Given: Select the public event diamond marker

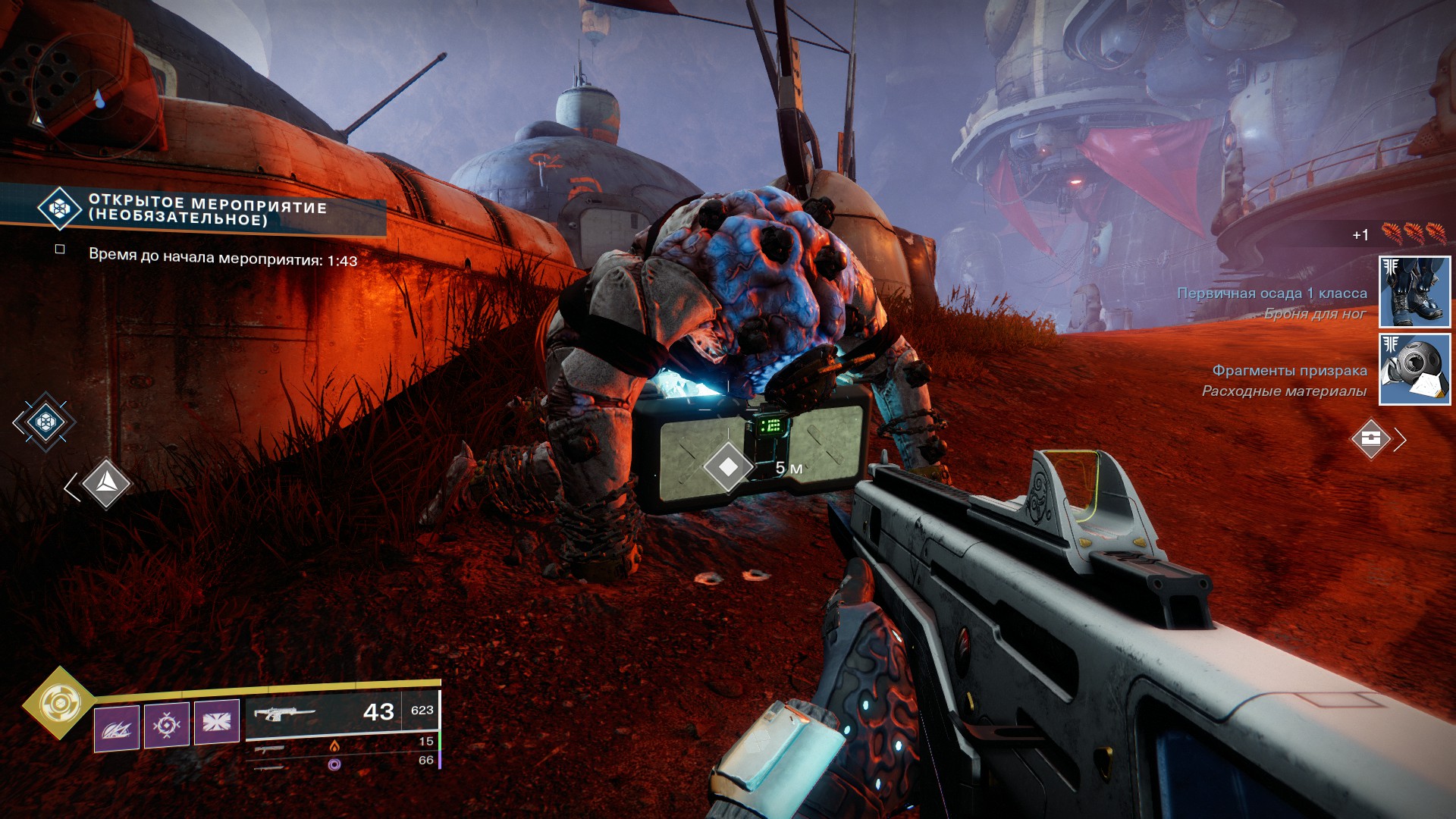Looking at the screenshot, I should [x=45, y=422].
